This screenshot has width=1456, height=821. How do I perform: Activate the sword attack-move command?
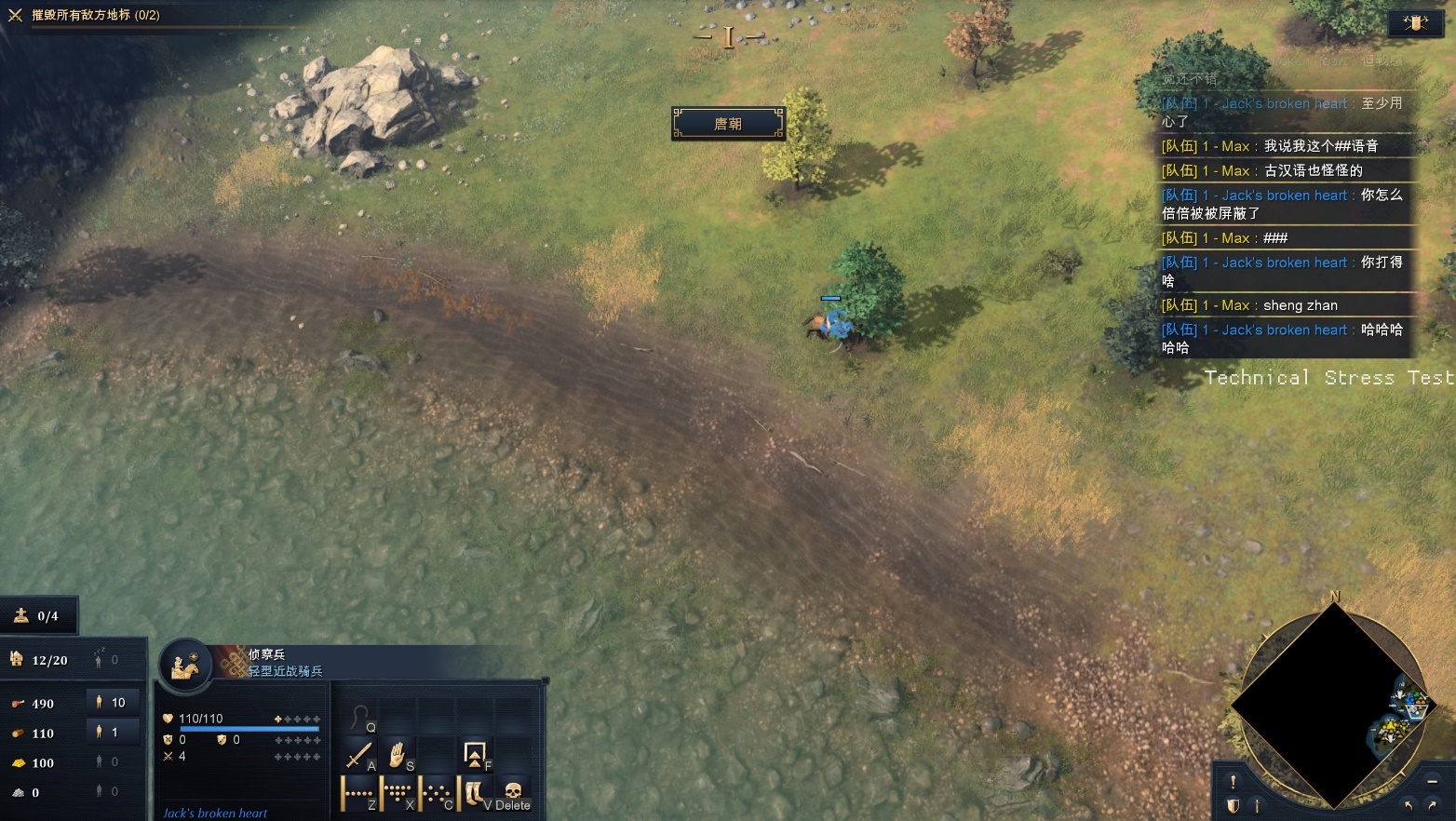[x=359, y=754]
